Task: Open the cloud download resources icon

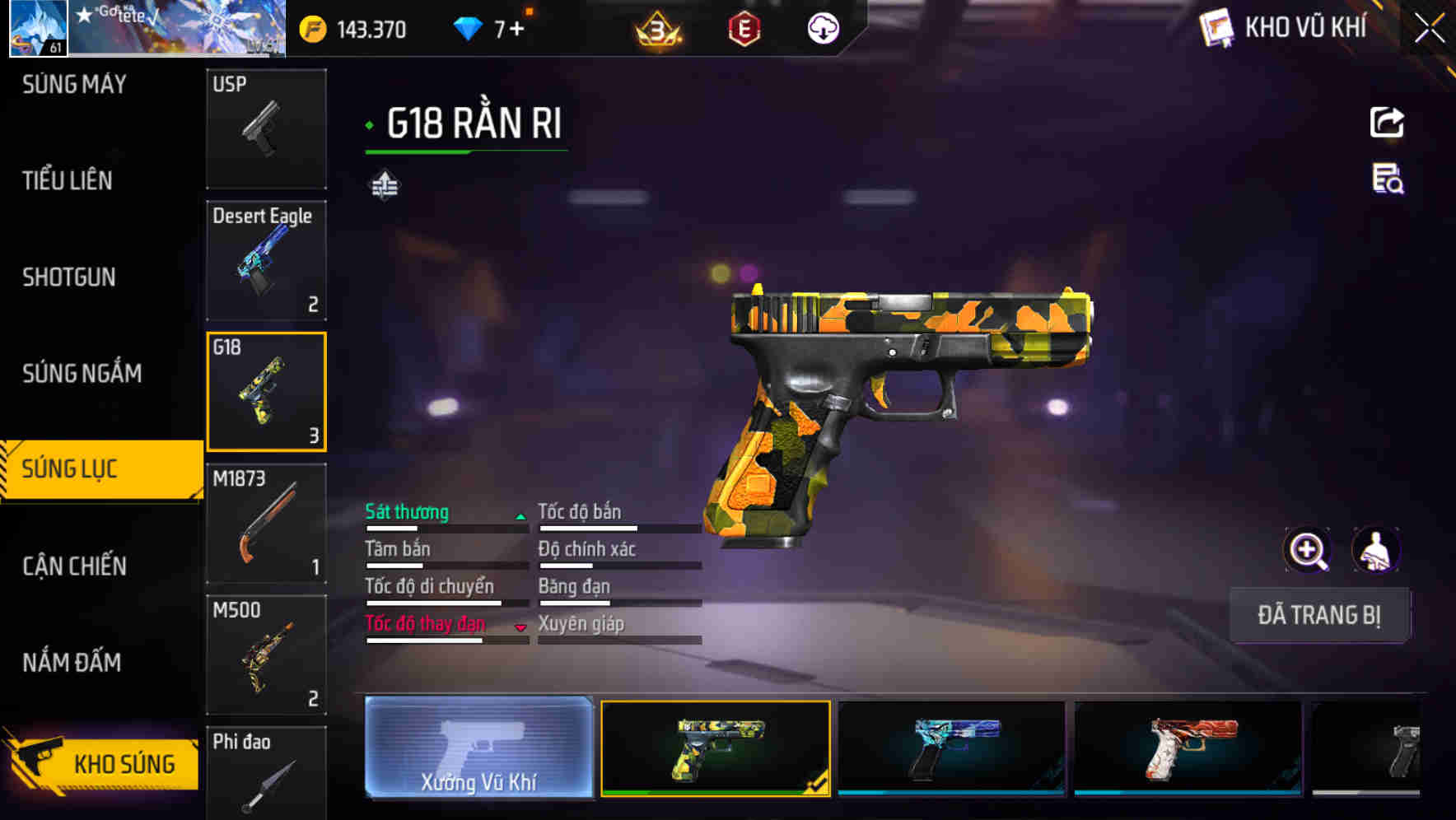Action: 822,28
